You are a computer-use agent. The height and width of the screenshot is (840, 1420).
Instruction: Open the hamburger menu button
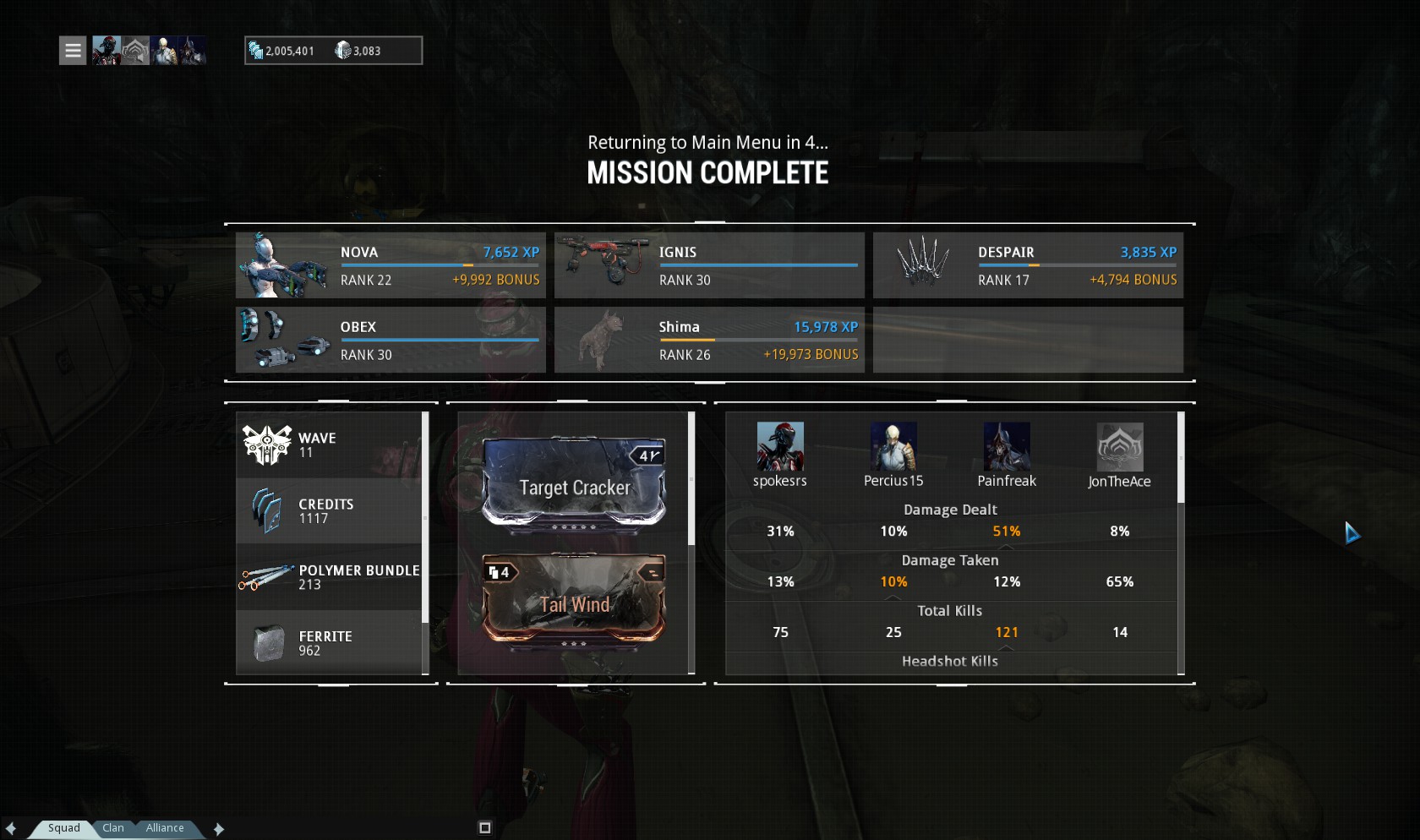tap(73, 51)
